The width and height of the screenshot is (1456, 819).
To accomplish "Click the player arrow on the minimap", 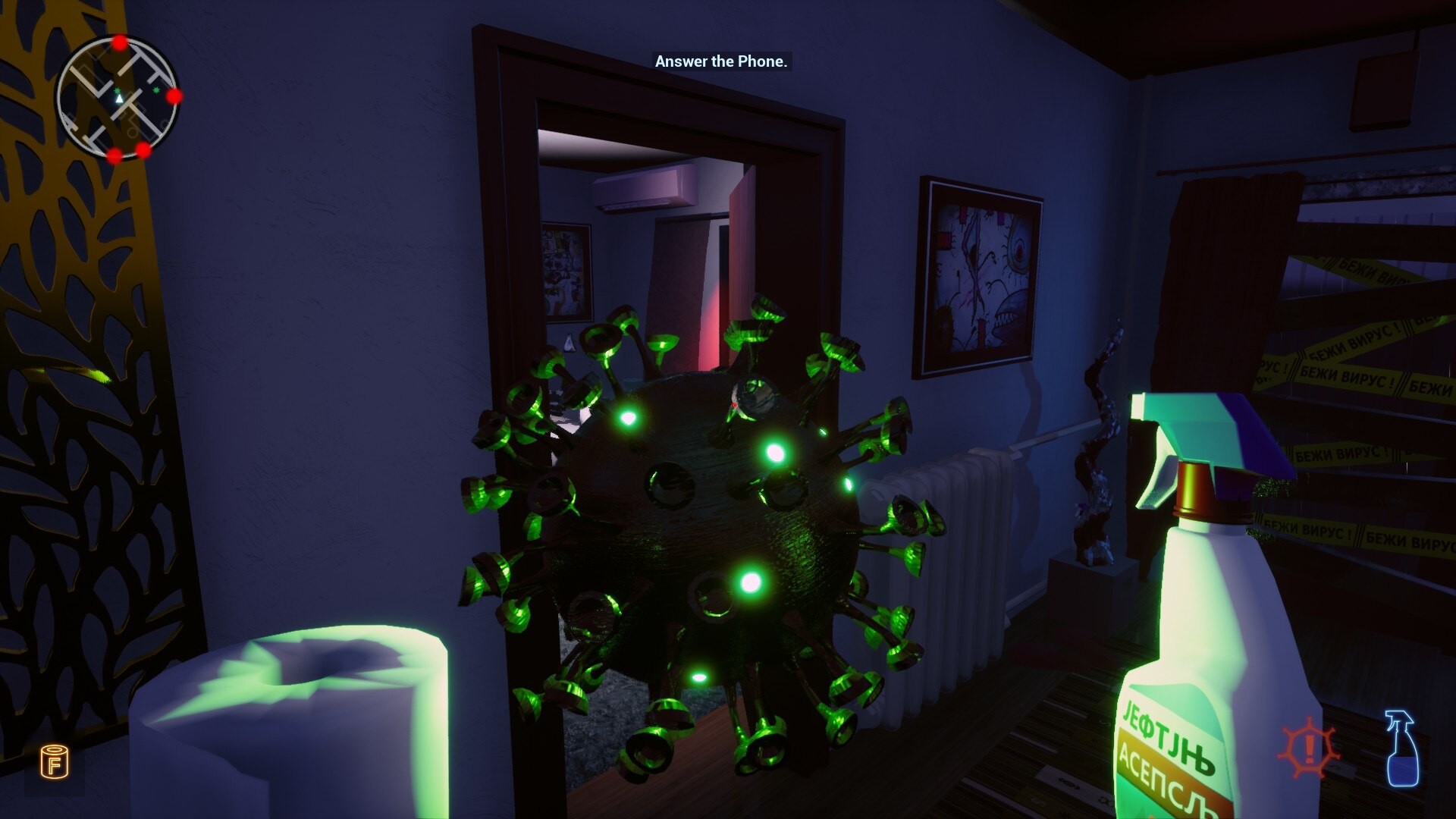I will coord(119,98).
